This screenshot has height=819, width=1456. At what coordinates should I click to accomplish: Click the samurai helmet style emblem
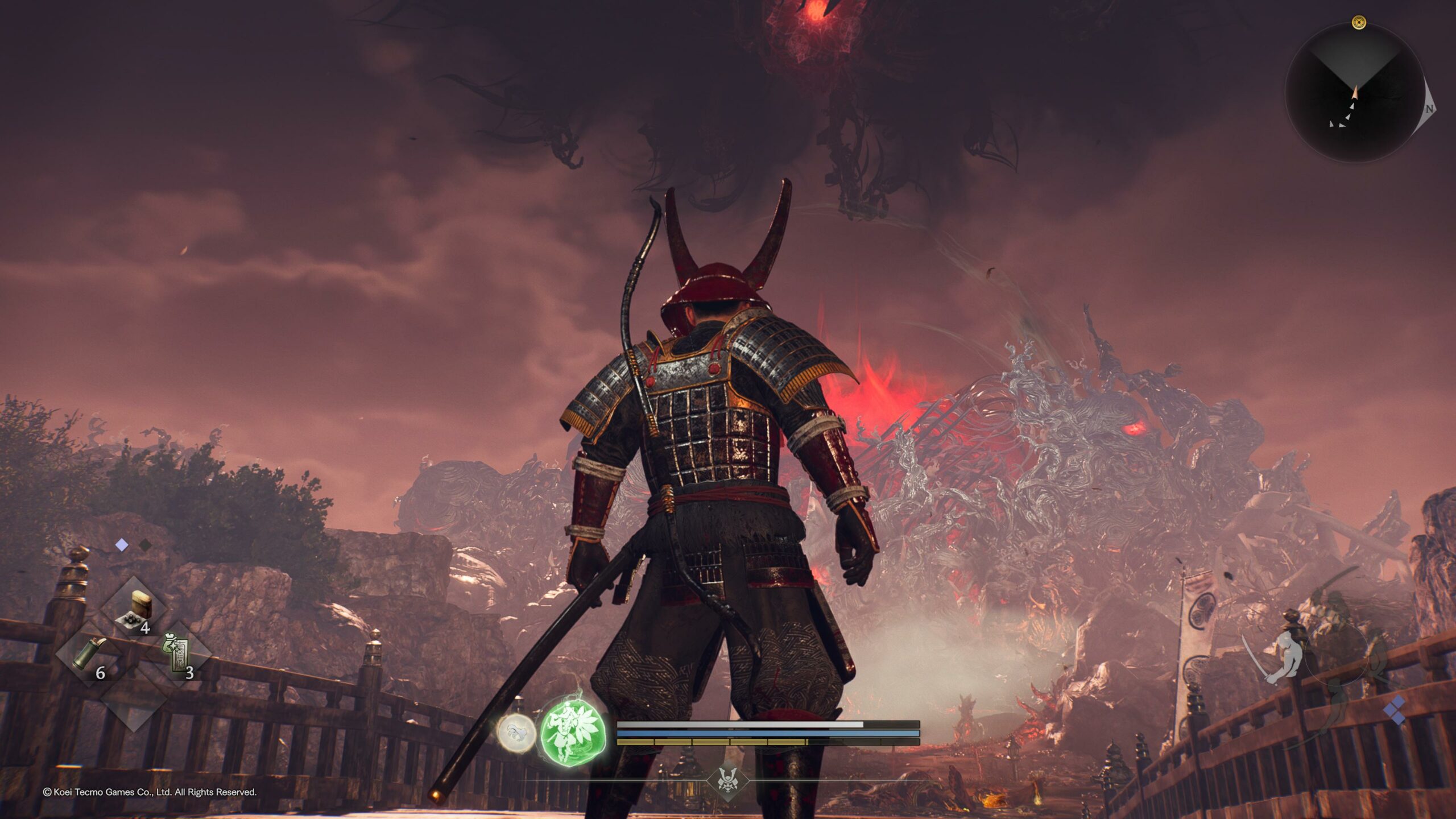[727, 780]
